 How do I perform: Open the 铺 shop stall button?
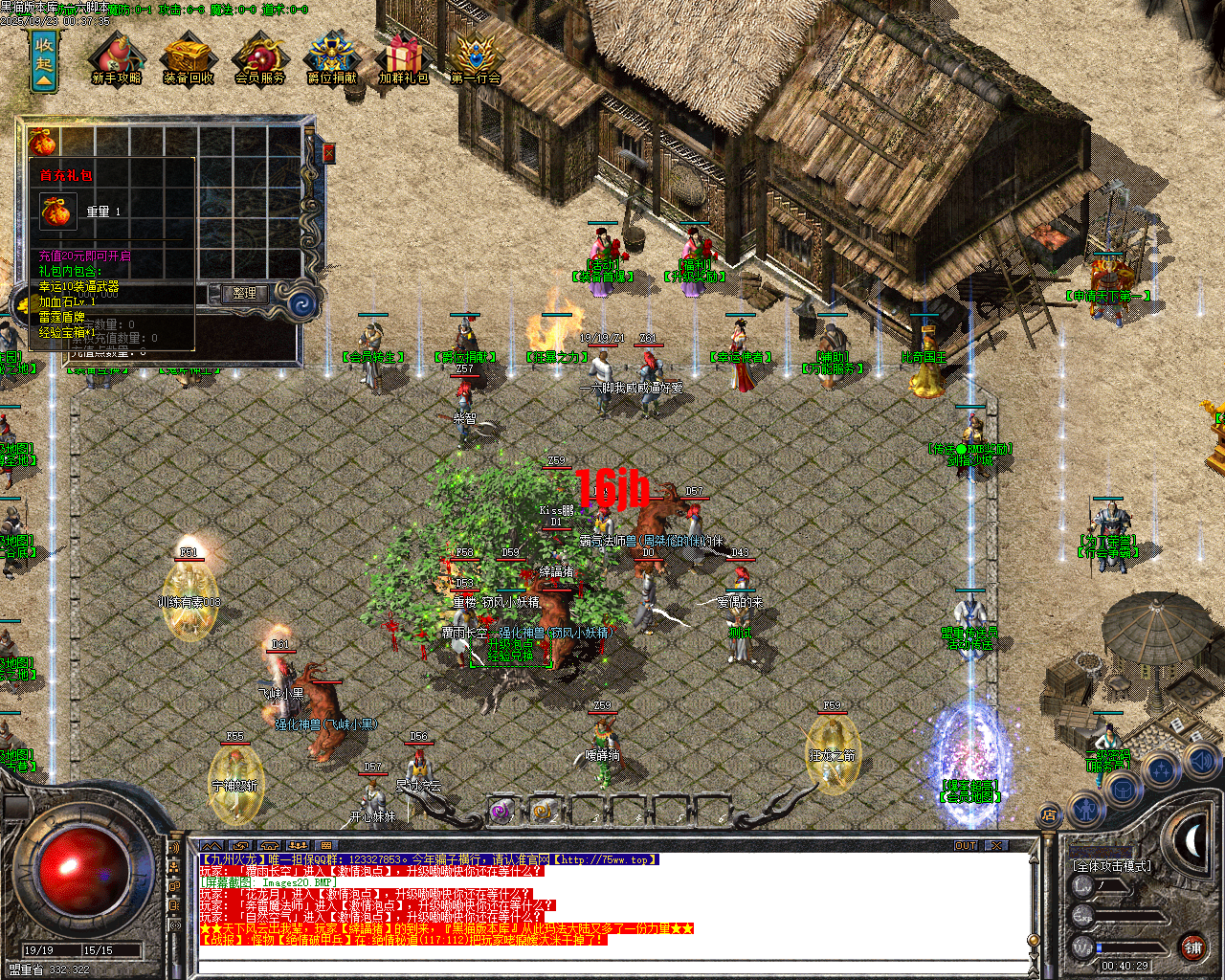[1194, 947]
